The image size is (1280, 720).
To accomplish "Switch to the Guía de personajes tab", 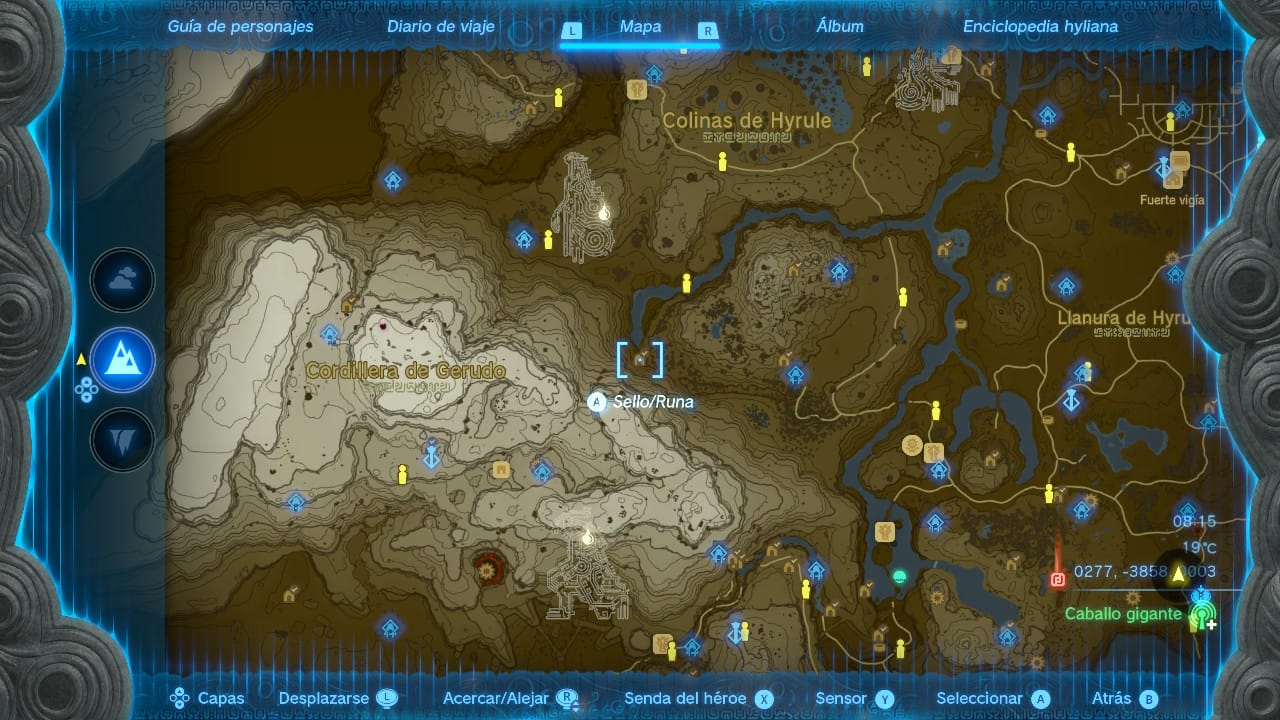I will coord(240,27).
